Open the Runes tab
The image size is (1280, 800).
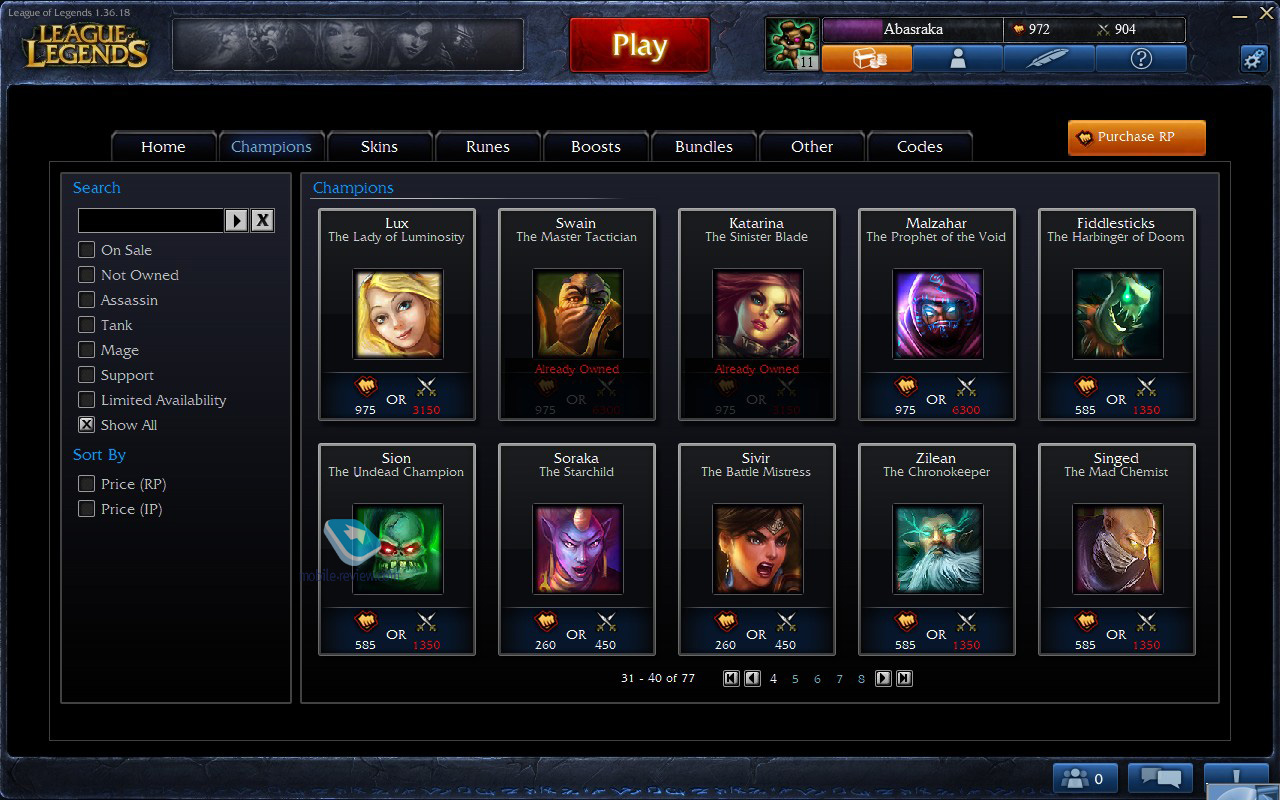point(487,147)
